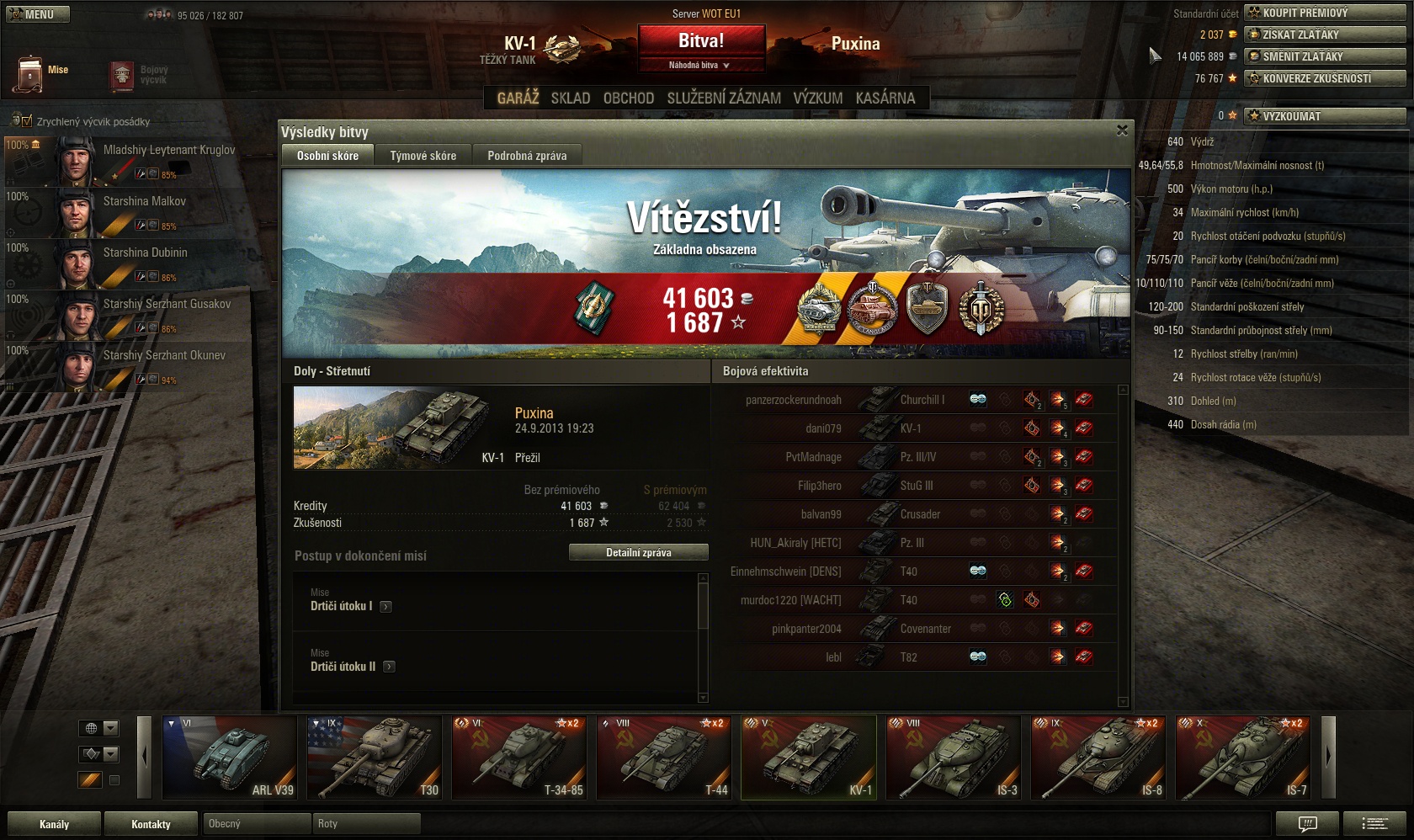Open the MENU button

[x=38, y=14]
